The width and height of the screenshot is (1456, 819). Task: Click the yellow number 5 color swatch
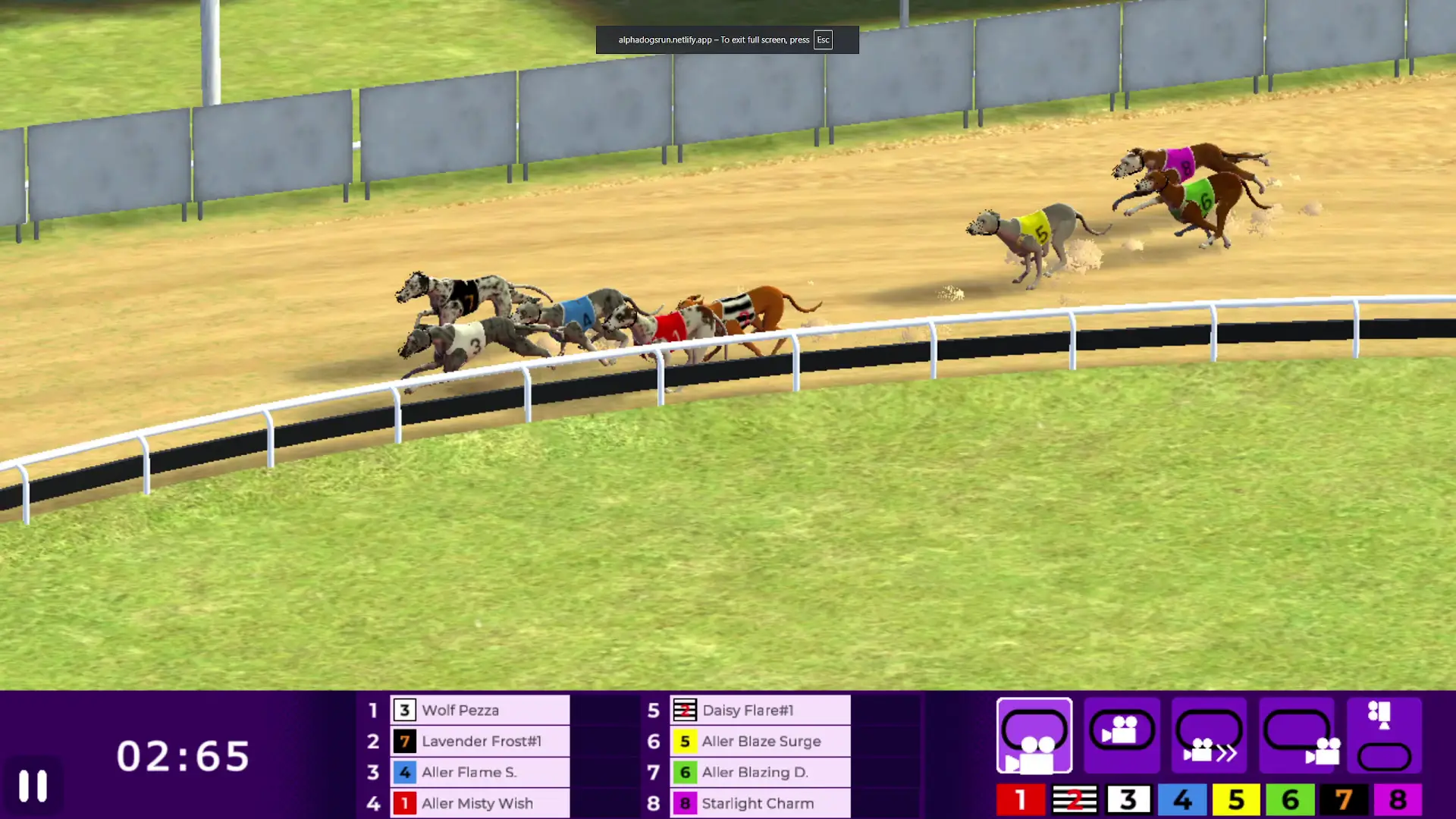pyautogui.click(x=1235, y=799)
